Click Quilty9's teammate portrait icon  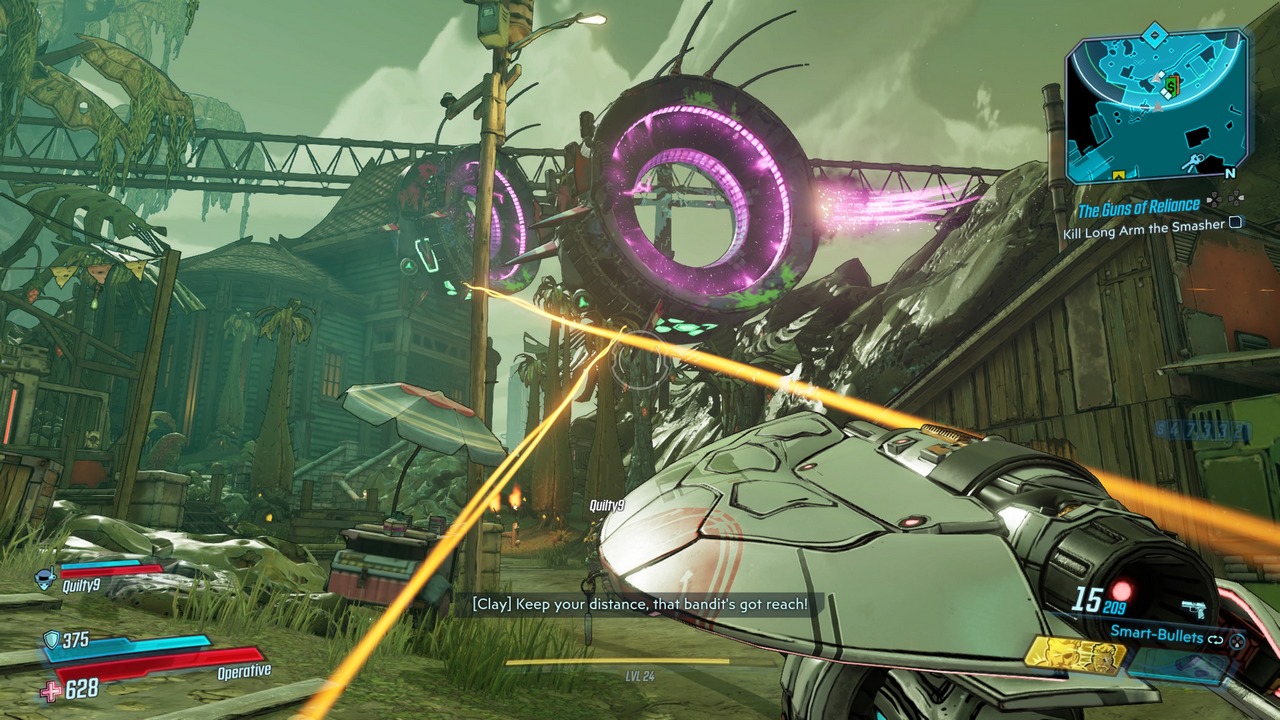coord(45,577)
